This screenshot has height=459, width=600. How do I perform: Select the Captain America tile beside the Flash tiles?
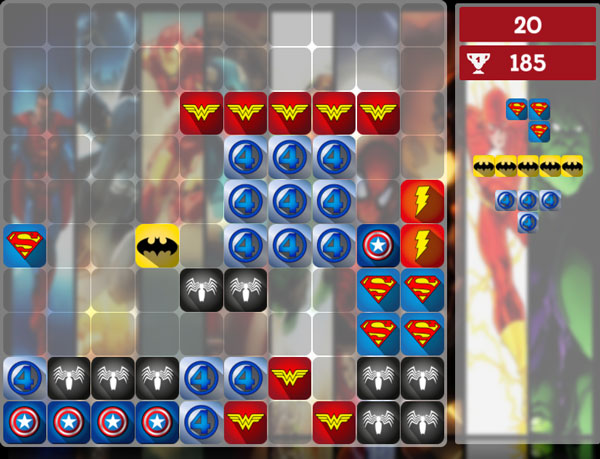(x=378, y=246)
